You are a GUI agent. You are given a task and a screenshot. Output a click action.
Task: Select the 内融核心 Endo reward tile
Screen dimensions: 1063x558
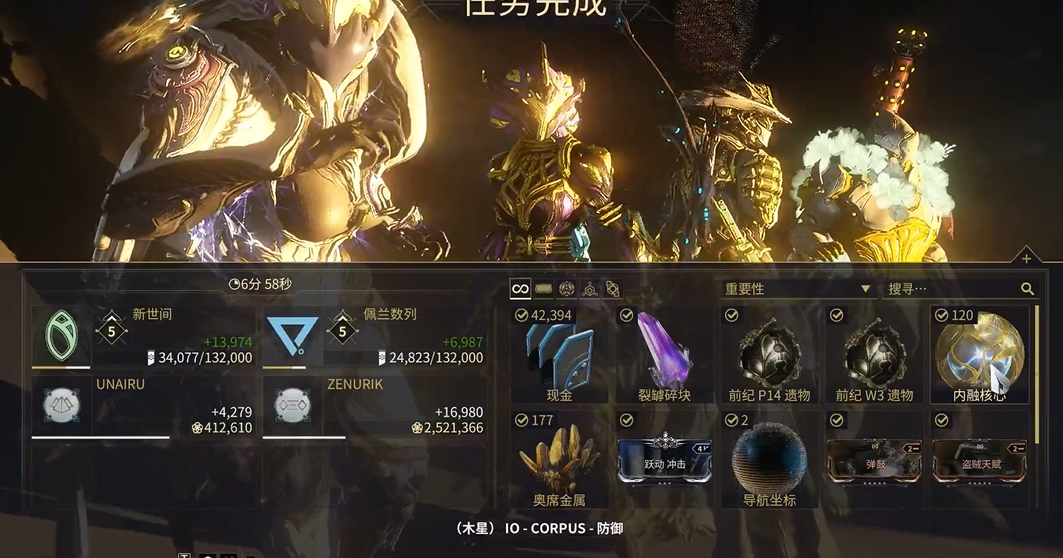point(979,356)
